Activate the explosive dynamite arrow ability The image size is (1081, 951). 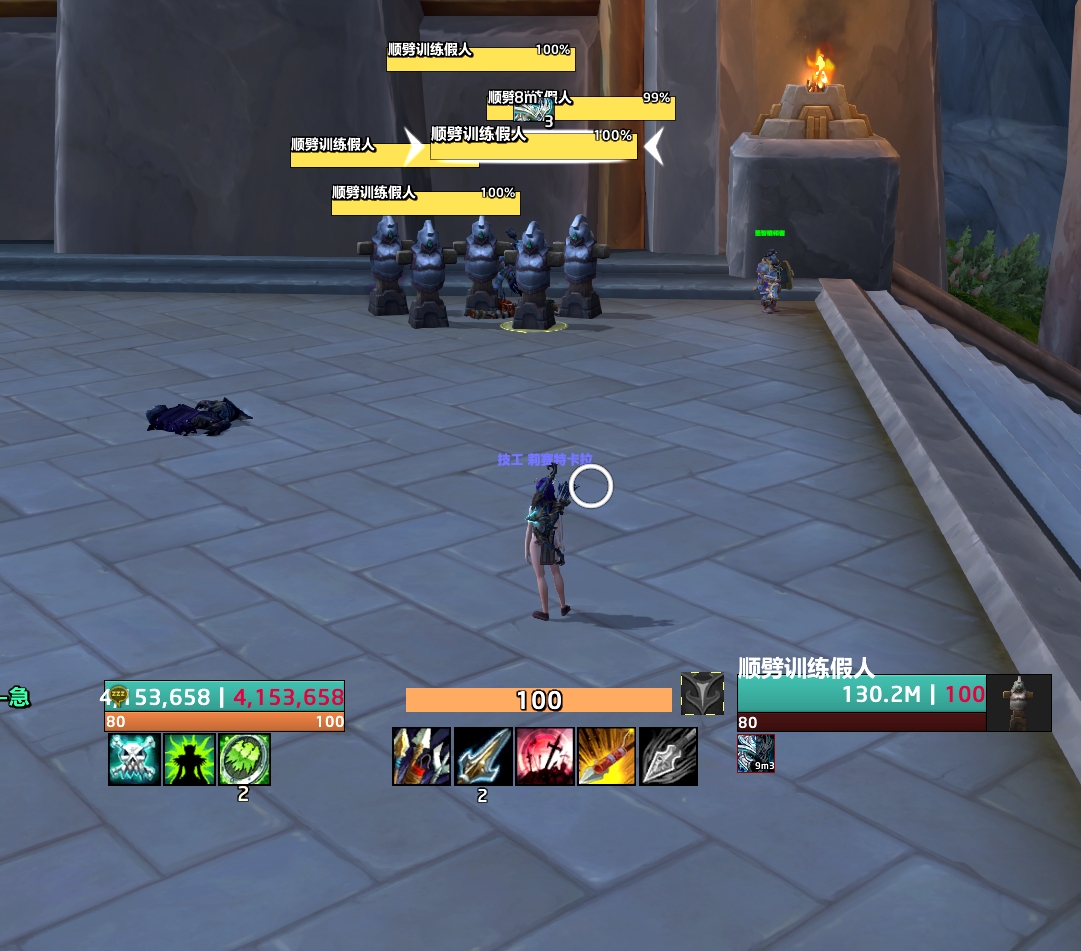606,756
